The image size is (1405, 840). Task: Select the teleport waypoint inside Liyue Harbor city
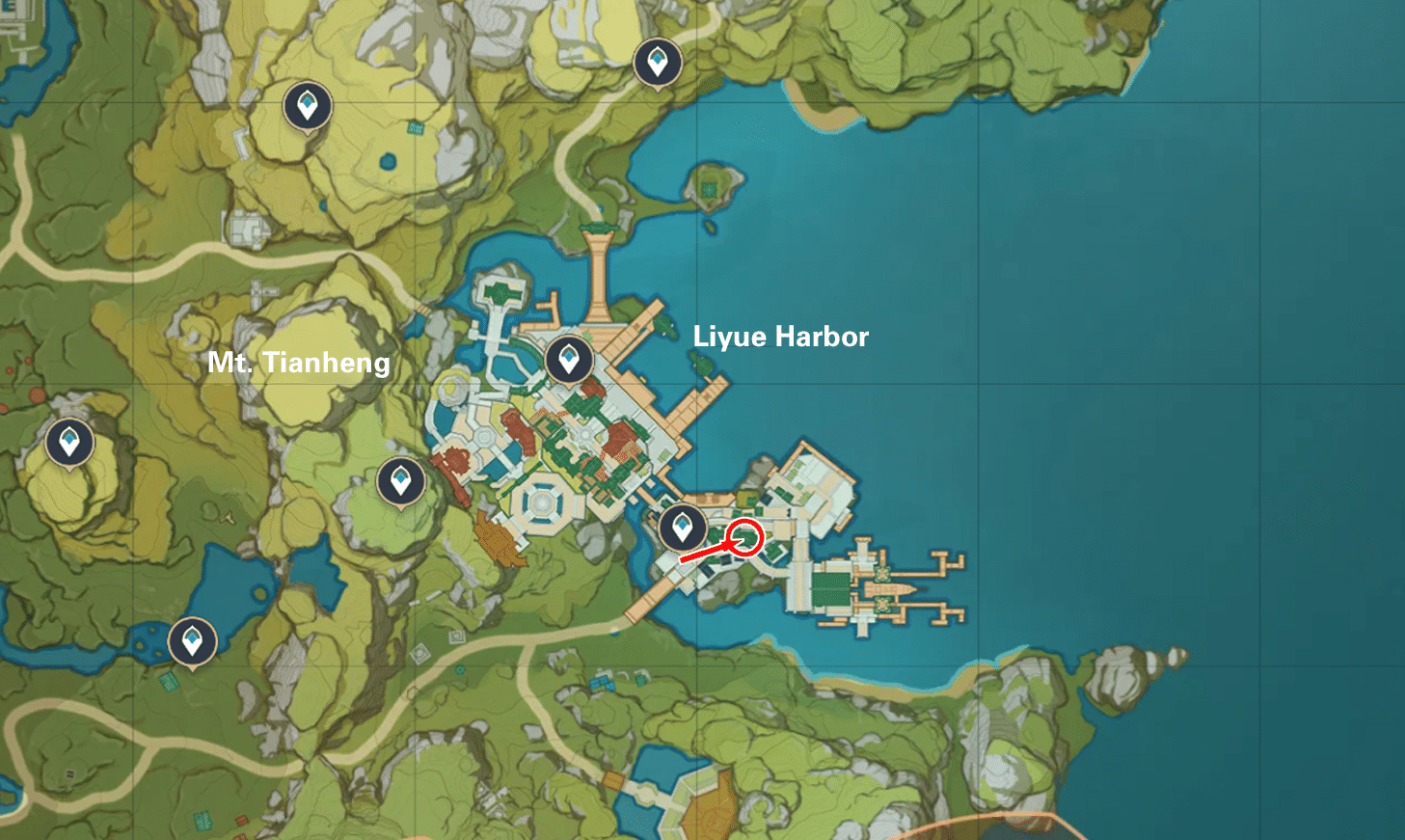(570, 361)
